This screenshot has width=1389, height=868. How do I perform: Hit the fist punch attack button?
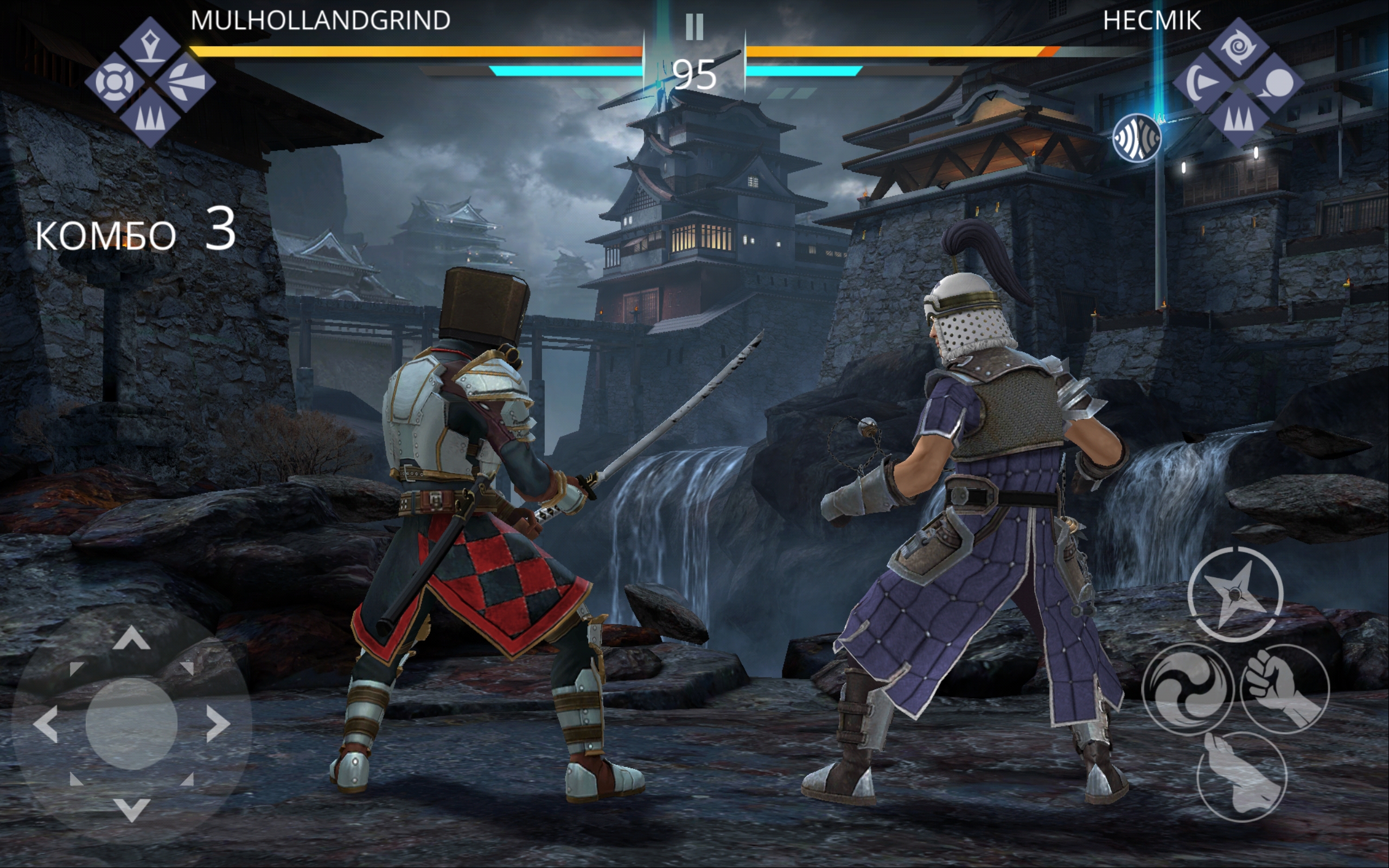[x=1284, y=688]
